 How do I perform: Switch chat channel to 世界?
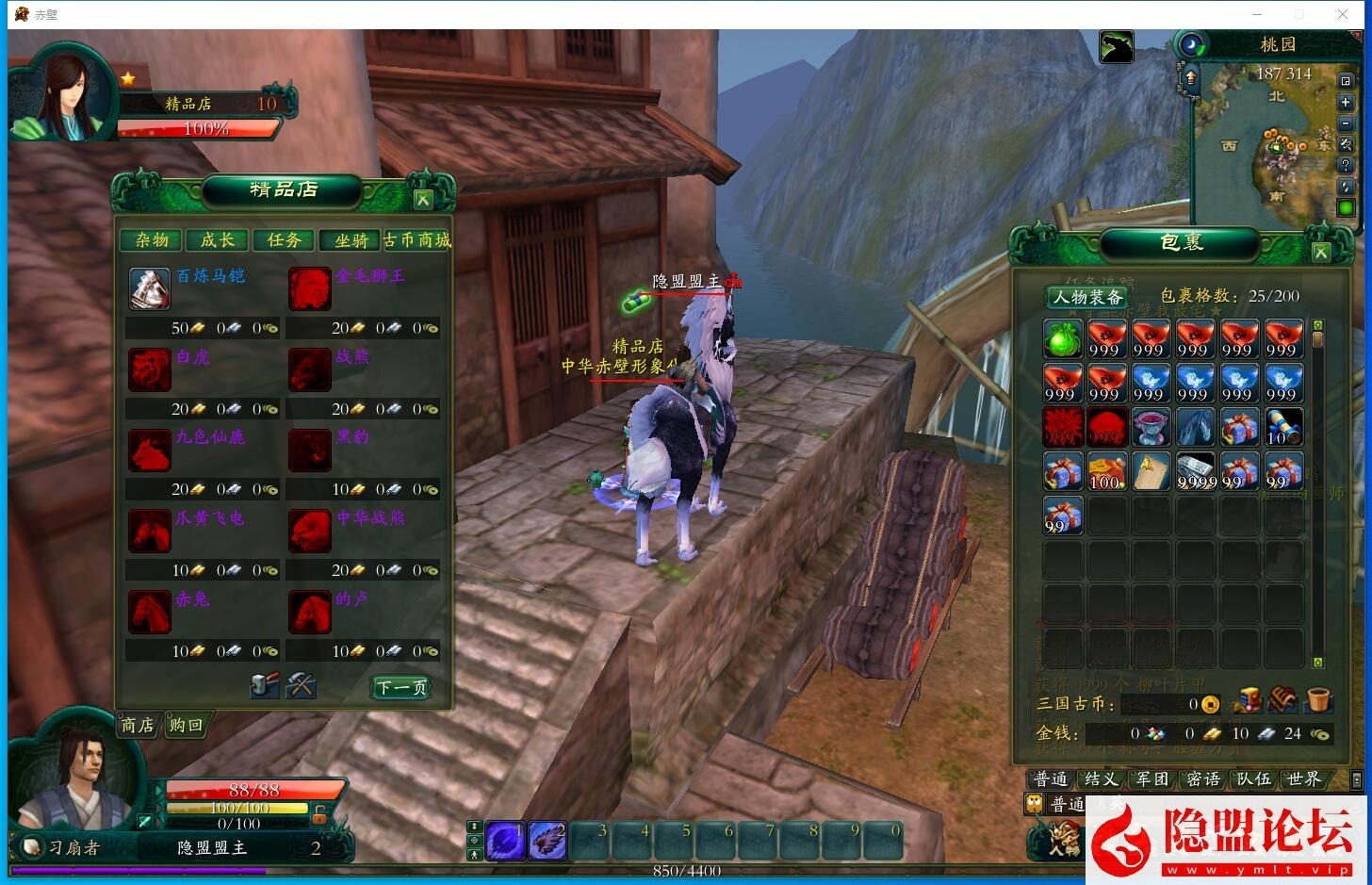click(x=1303, y=779)
